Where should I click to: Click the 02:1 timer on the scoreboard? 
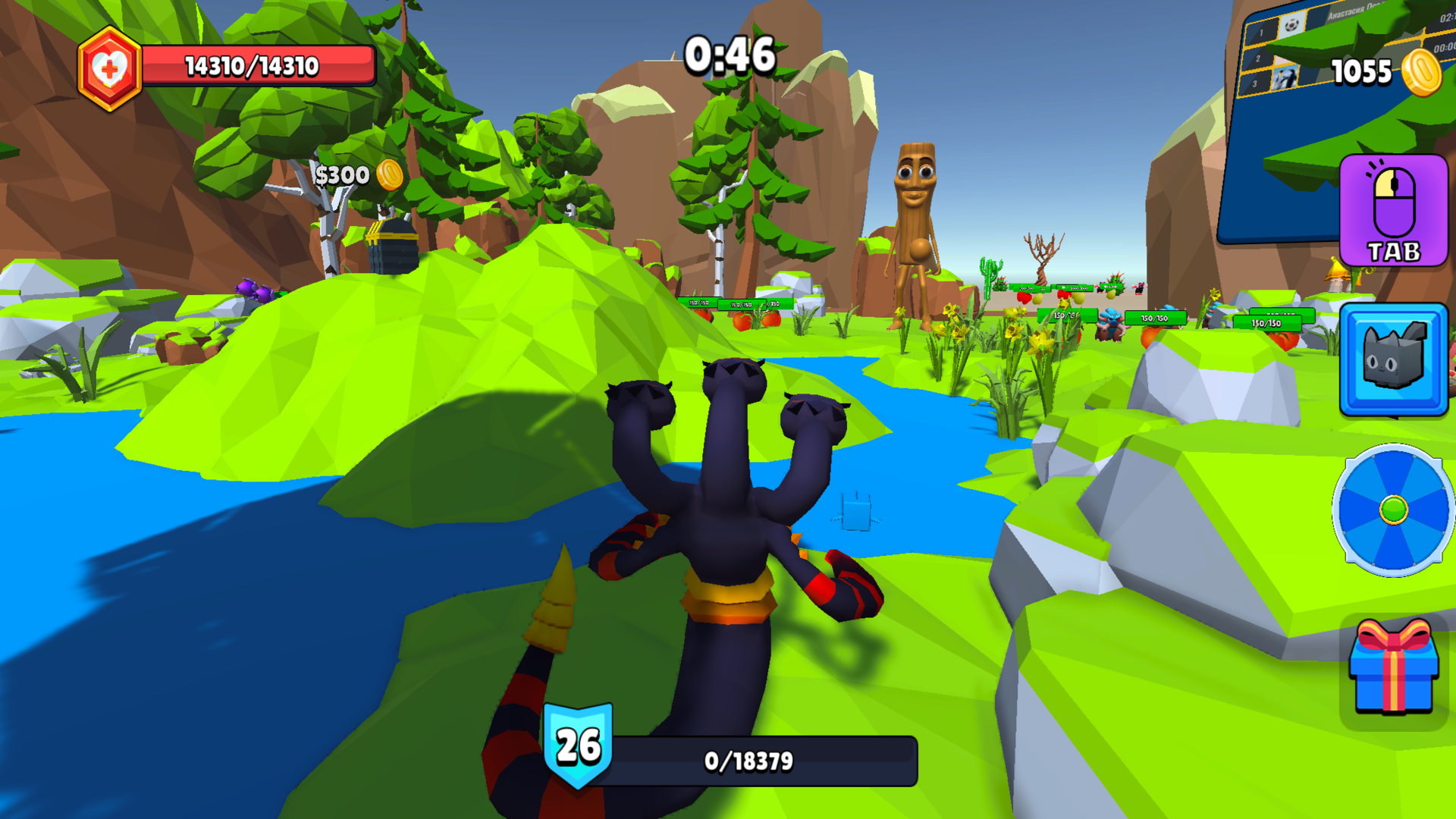pos(1445,17)
